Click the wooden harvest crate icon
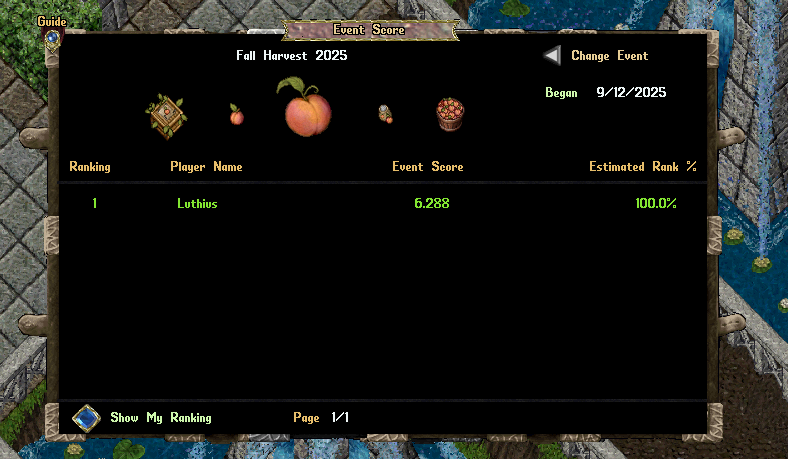 165,114
